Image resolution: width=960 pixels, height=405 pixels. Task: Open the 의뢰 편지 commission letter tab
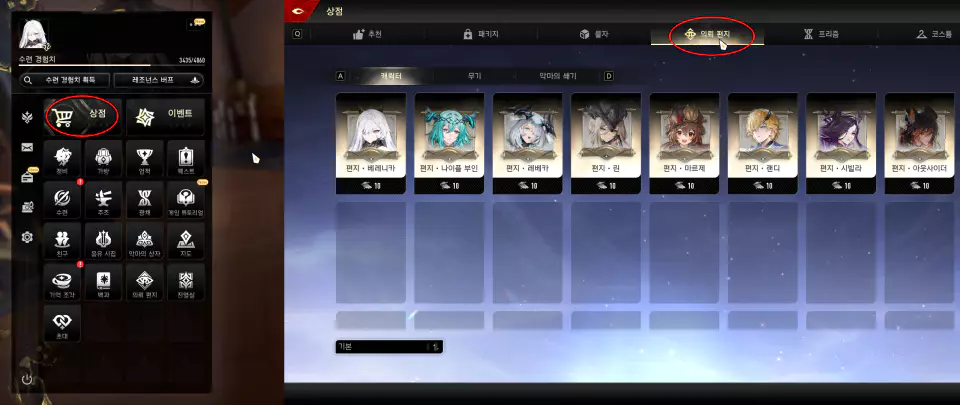[x=708, y=34]
